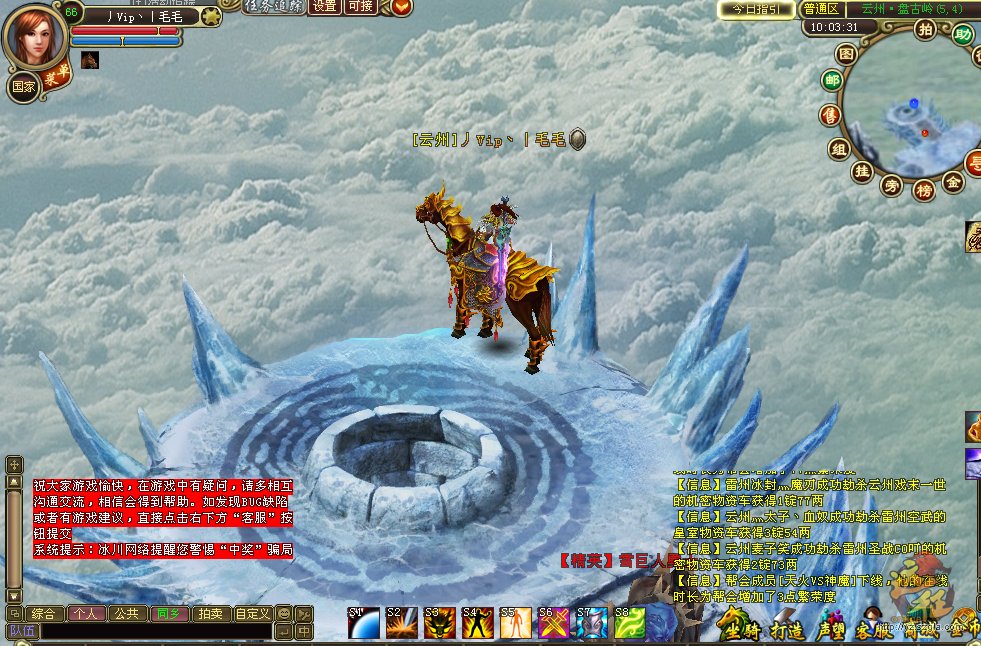The image size is (981, 646).
Task: Open the 今日指引 daily guide
Action: pos(754,9)
